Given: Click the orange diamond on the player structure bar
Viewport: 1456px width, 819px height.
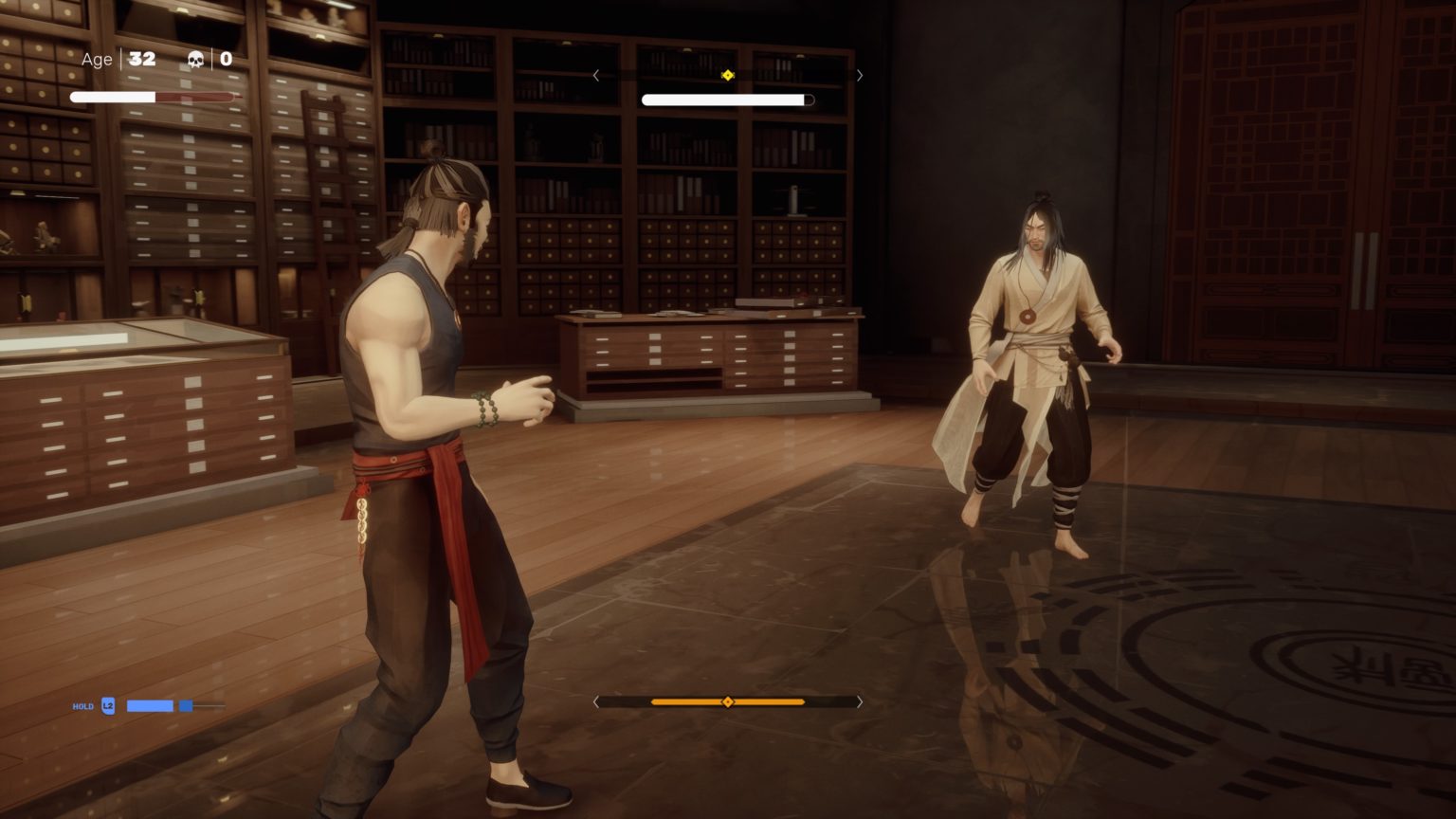Looking at the screenshot, I should pyautogui.click(x=728, y=702).
